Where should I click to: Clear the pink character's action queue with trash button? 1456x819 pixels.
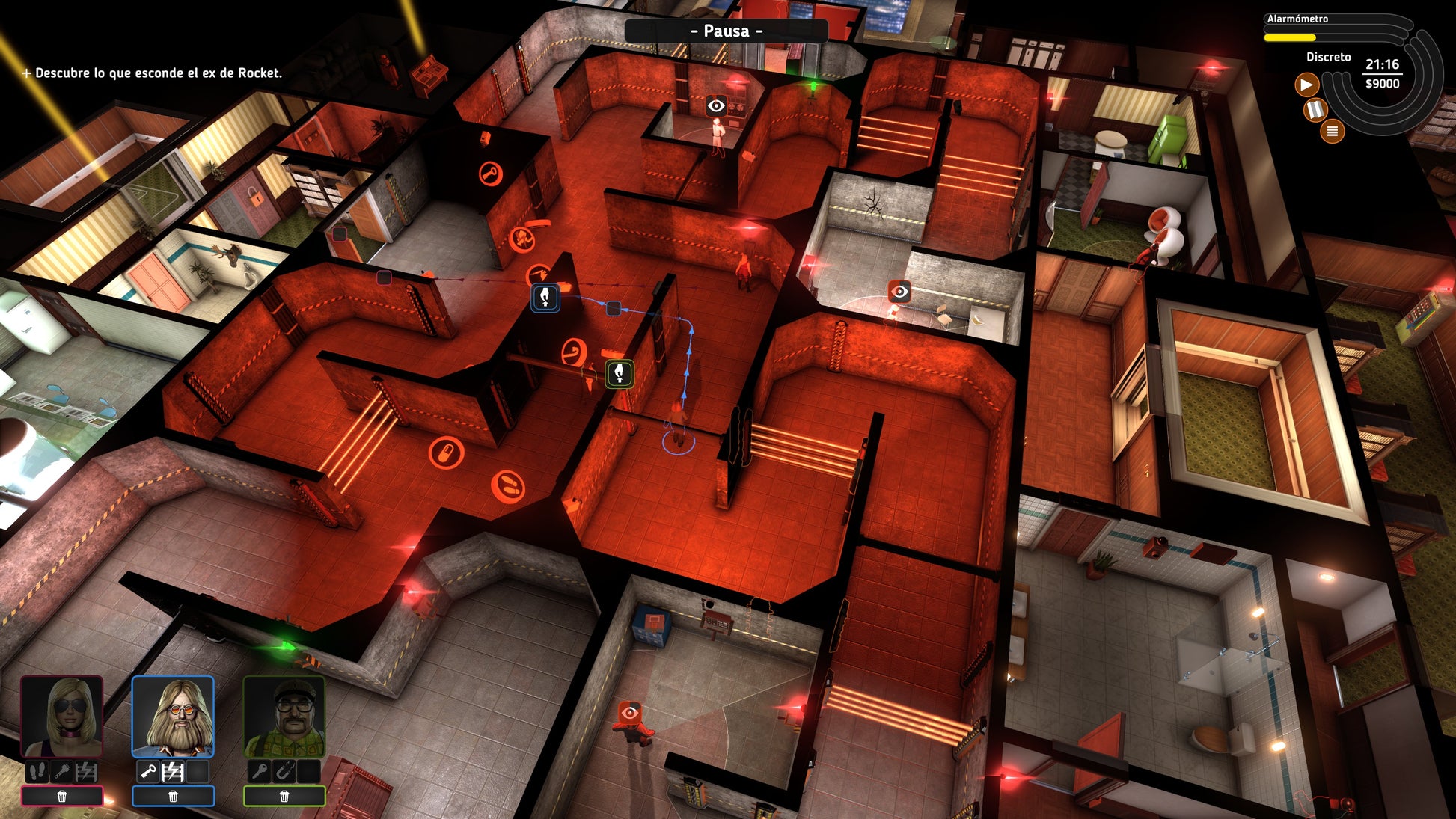coord(62,797)
